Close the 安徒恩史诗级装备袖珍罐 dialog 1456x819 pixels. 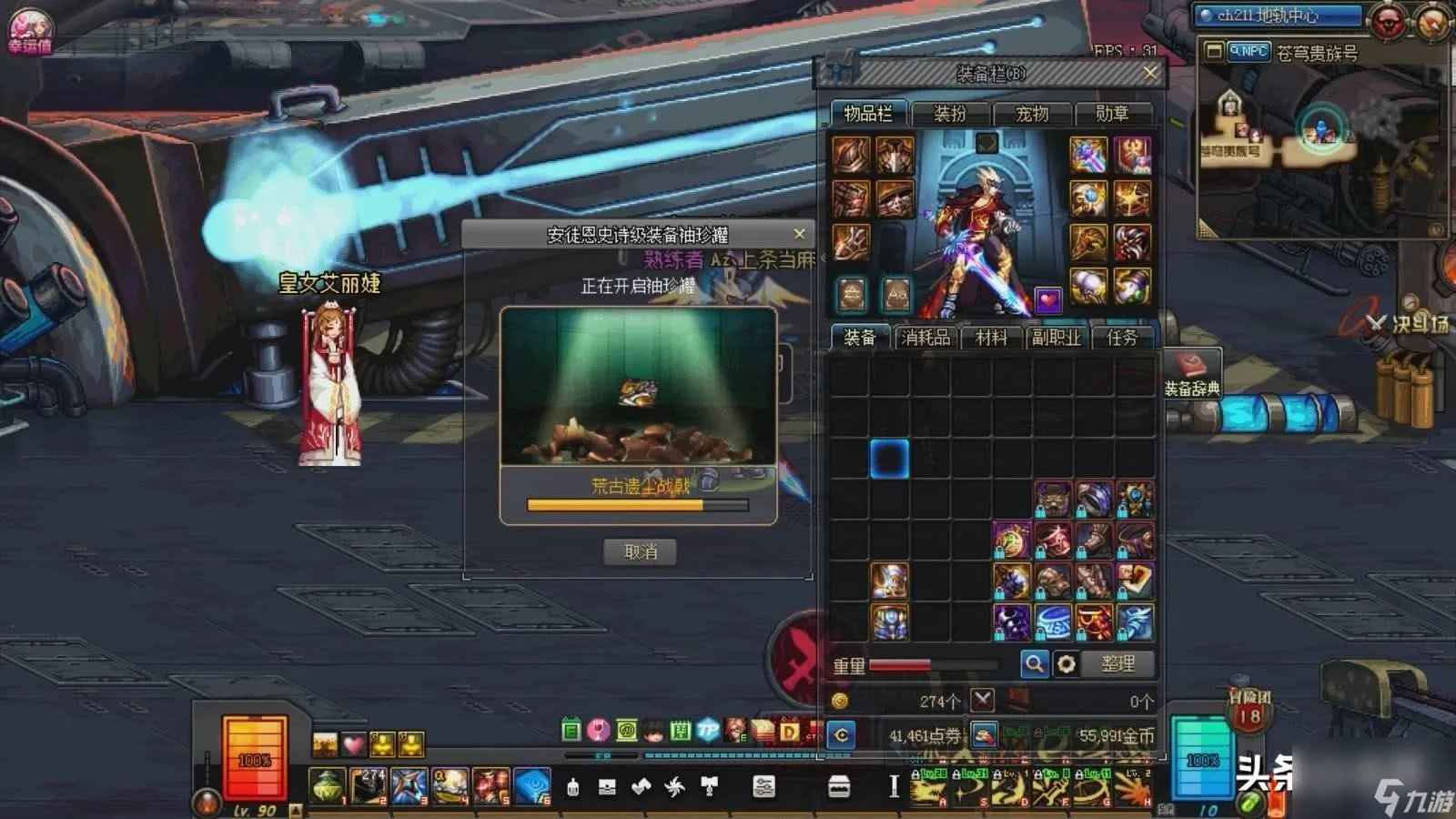[x=799, y=234]
